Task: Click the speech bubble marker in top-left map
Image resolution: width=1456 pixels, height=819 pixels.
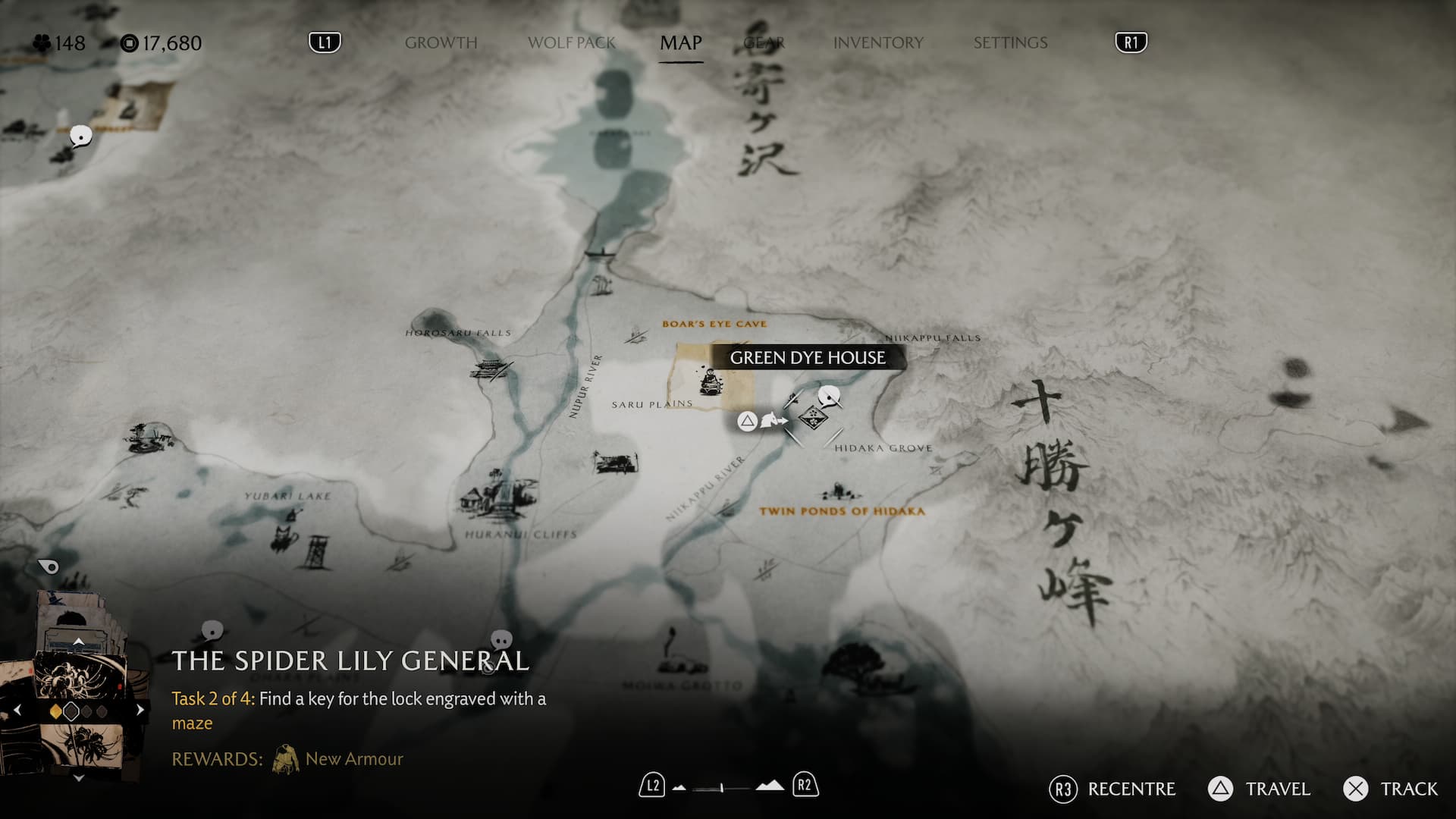Action: [80, 136]
